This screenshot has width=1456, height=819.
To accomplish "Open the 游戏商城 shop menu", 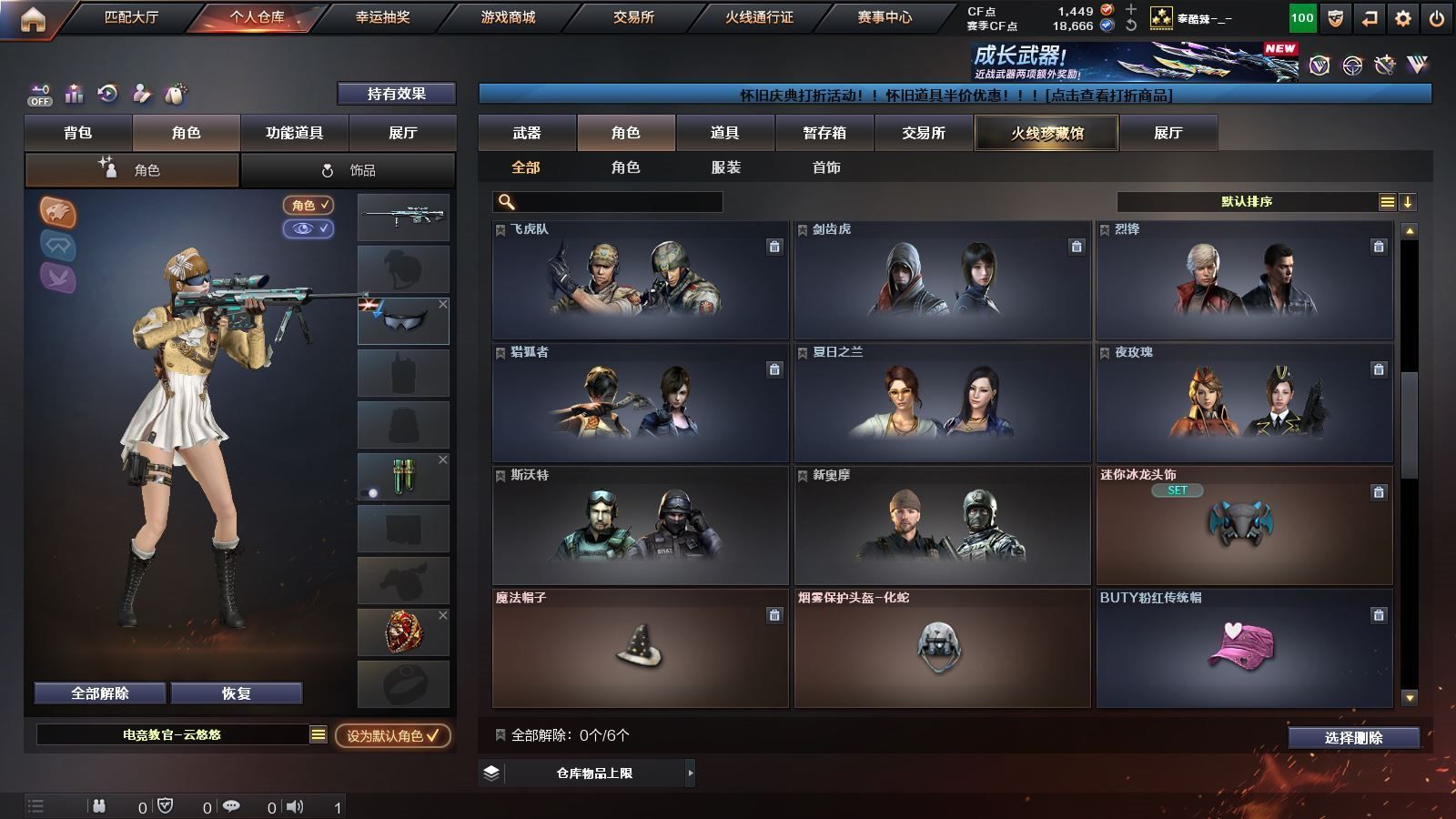I will [508, 17].
